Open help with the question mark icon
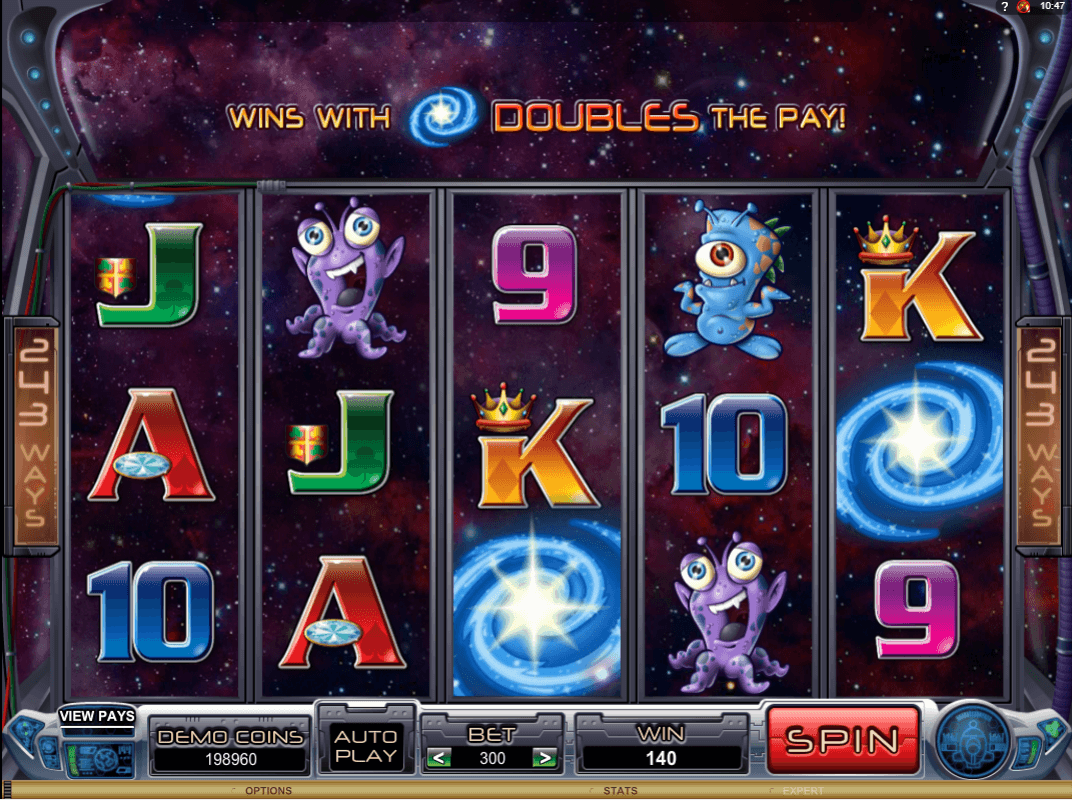Screen dimensions: 1072x800 [1004, 6]
